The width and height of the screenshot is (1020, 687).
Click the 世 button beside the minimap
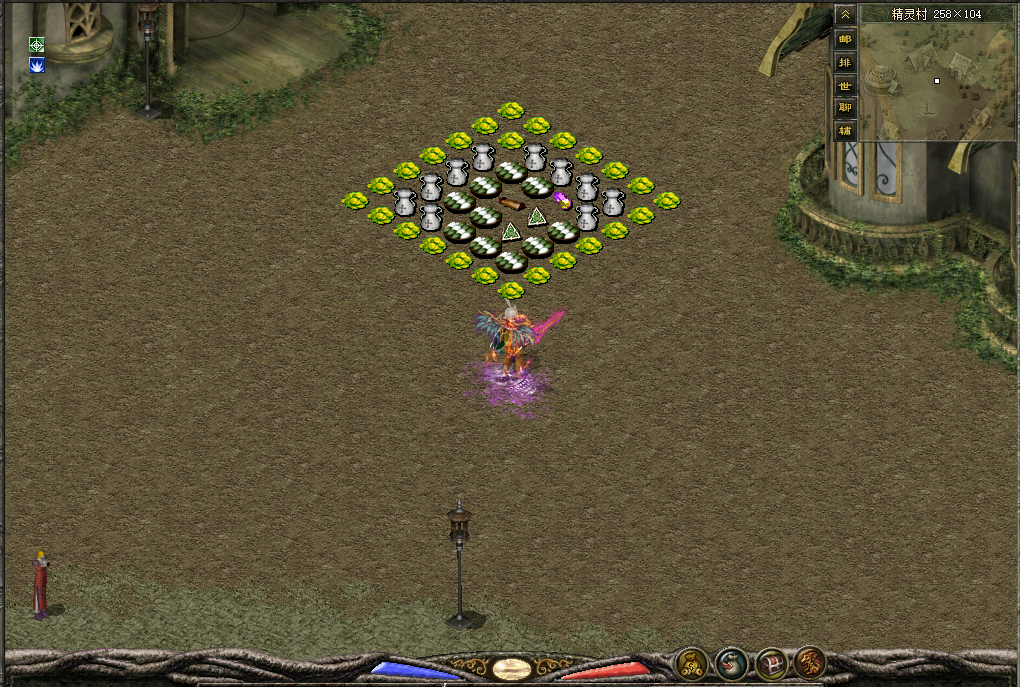[x=845, y=86]
